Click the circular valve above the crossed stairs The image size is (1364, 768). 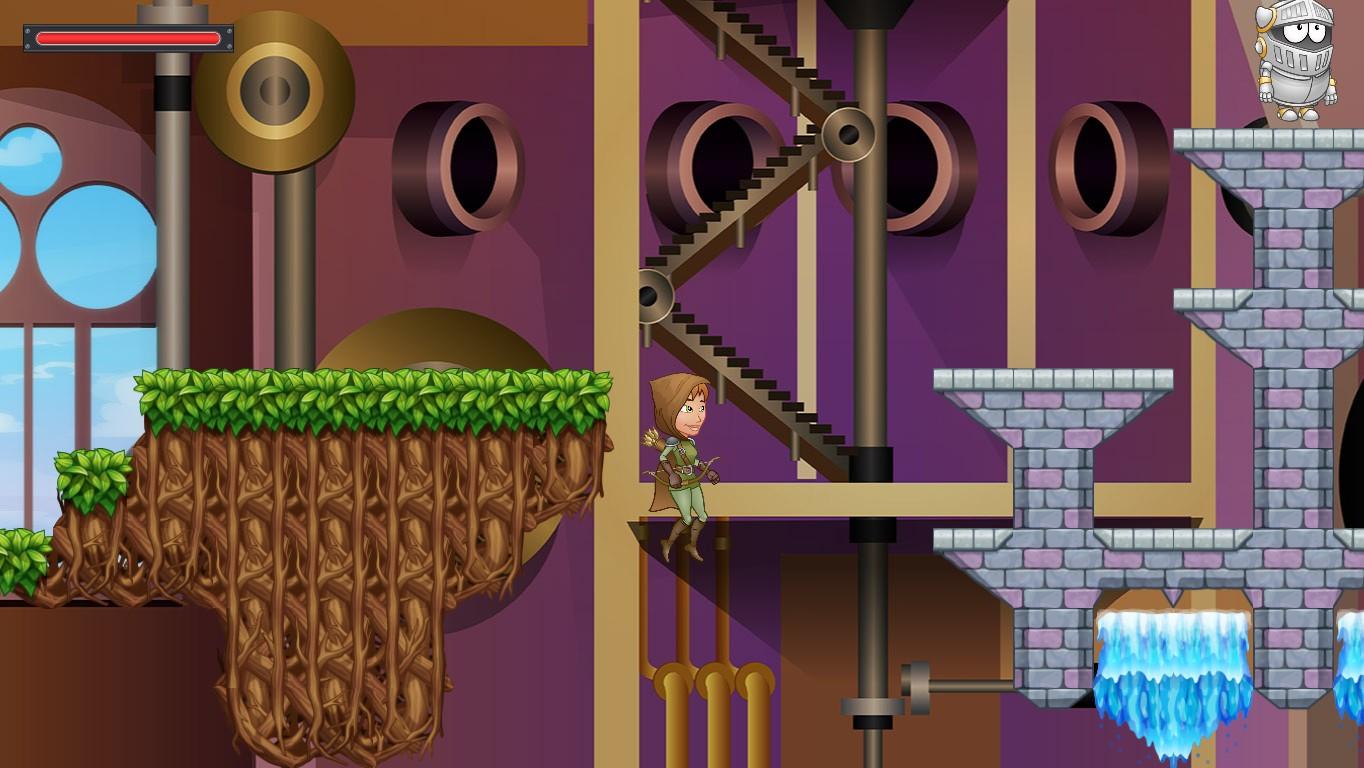(x=850, y=133)
